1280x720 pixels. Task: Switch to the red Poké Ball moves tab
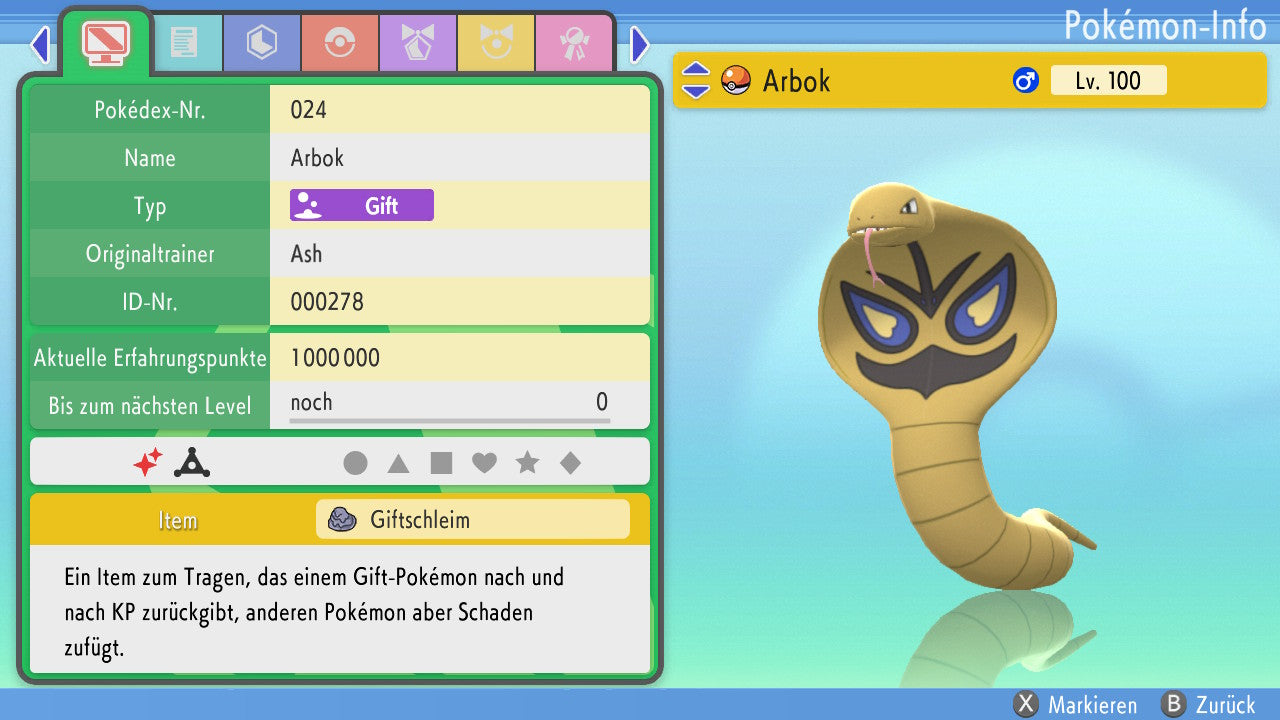coord(340,42)
